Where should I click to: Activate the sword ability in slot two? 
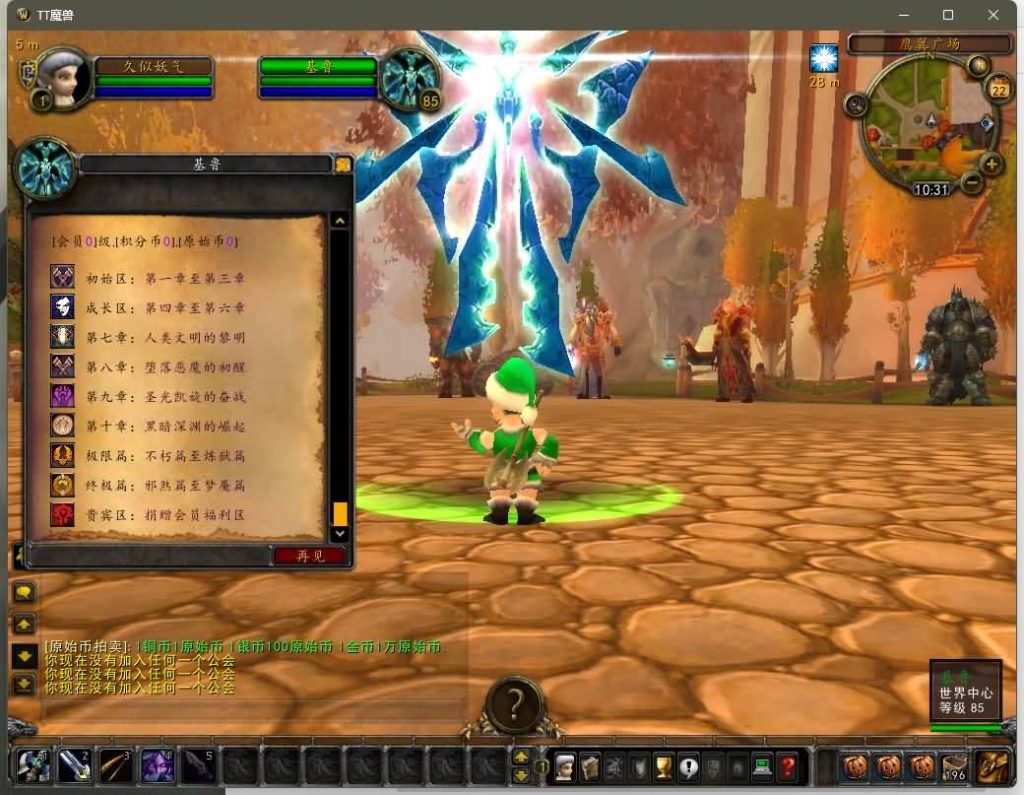click(74, 766)
